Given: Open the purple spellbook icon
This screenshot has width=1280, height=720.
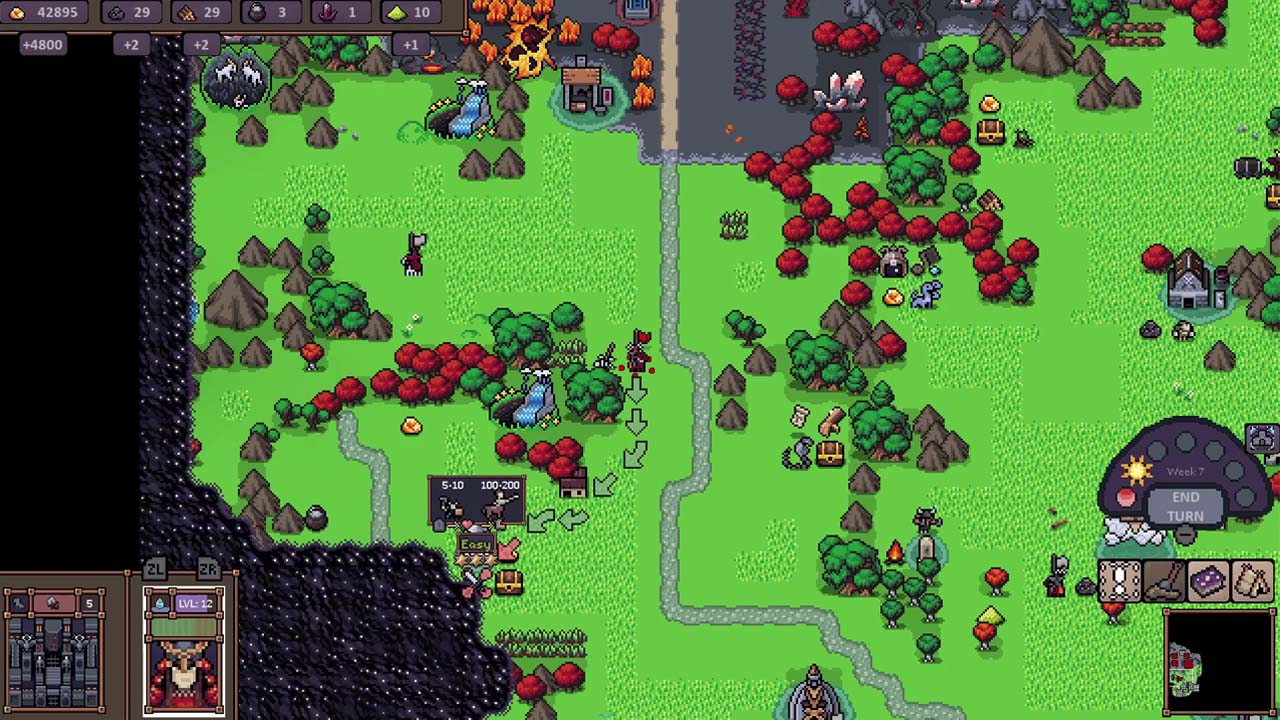Looking at the screenshot, I should click(x=1207, y=582).
